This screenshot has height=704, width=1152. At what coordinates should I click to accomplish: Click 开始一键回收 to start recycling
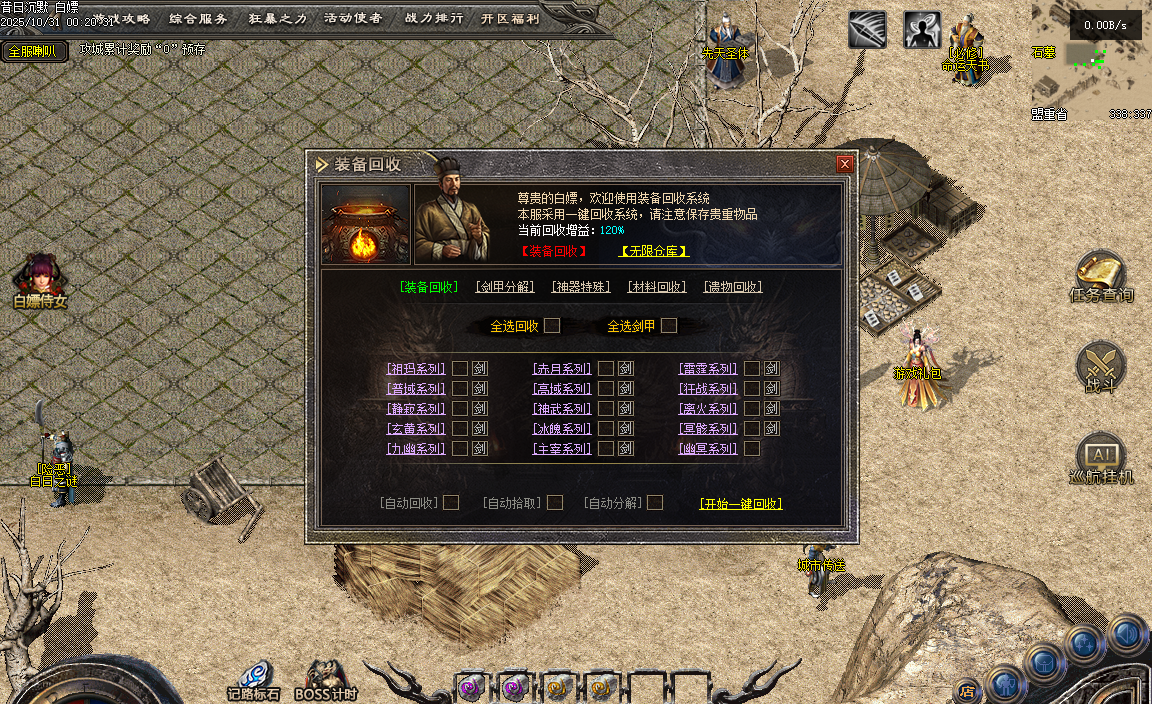pyautogui.click(x=741, y=504)
